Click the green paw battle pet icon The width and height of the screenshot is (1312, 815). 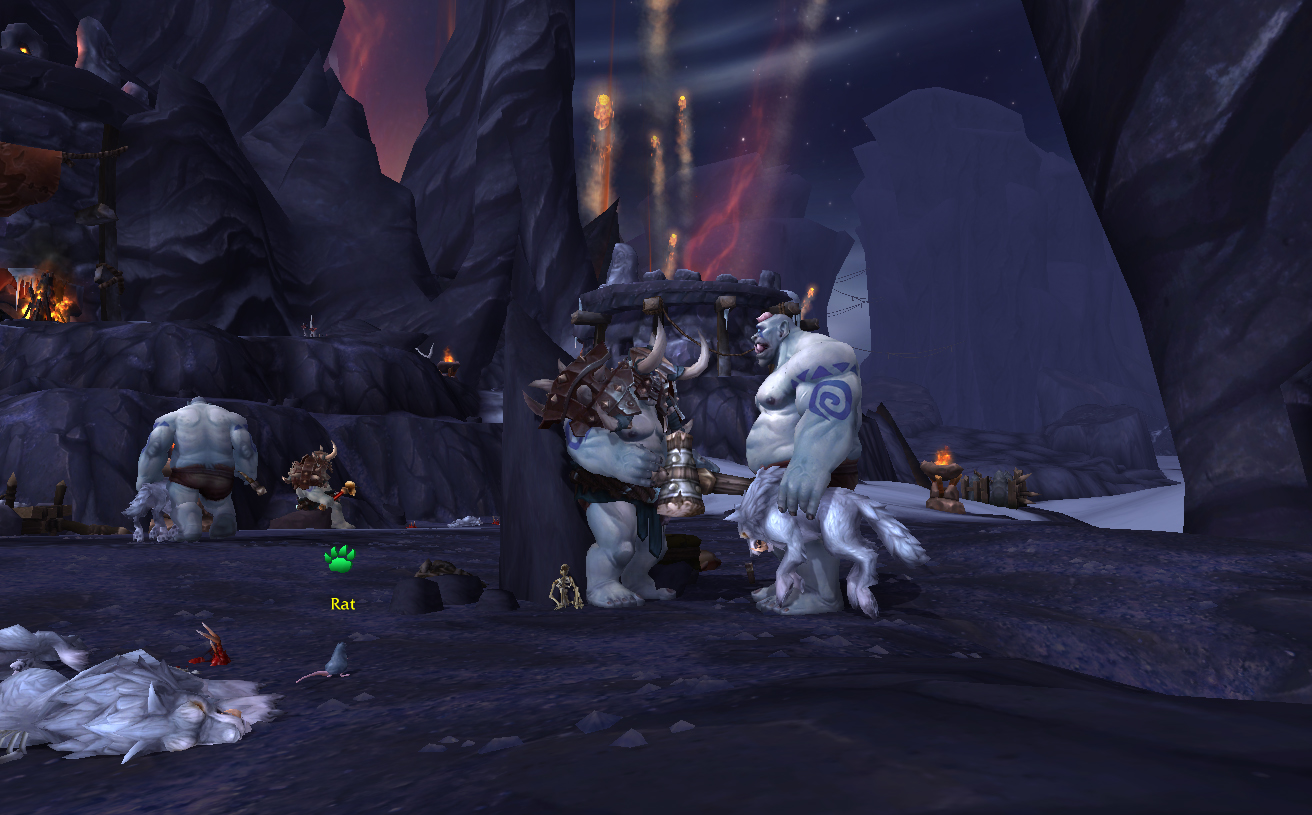pos(340,560)
